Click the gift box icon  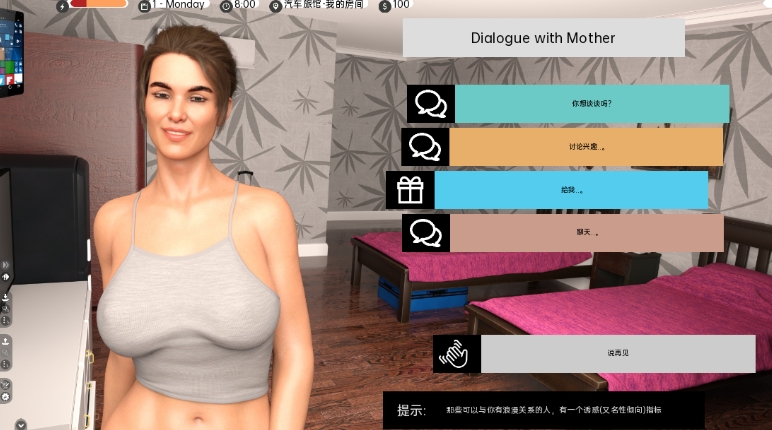pyautogui.click(x=410, y=190)
